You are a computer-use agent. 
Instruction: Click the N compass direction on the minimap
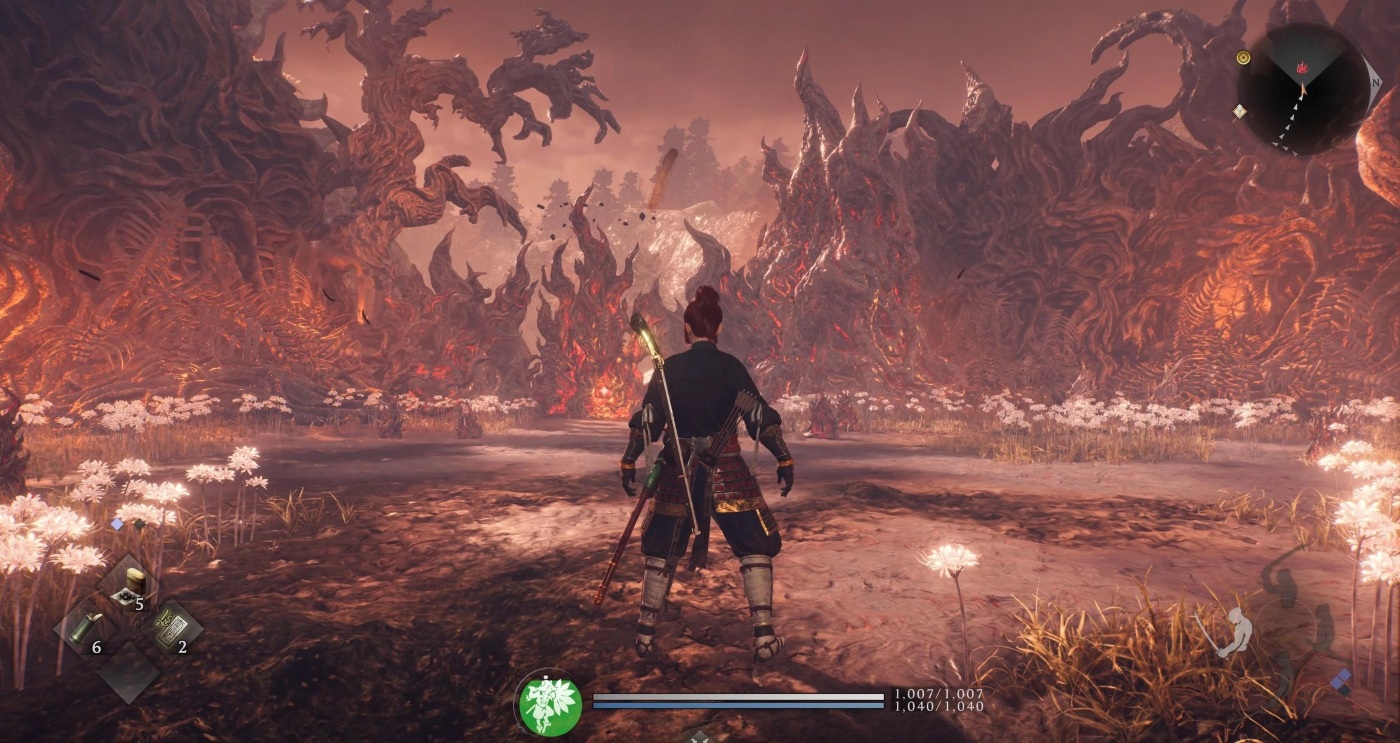click(1376, 83)
